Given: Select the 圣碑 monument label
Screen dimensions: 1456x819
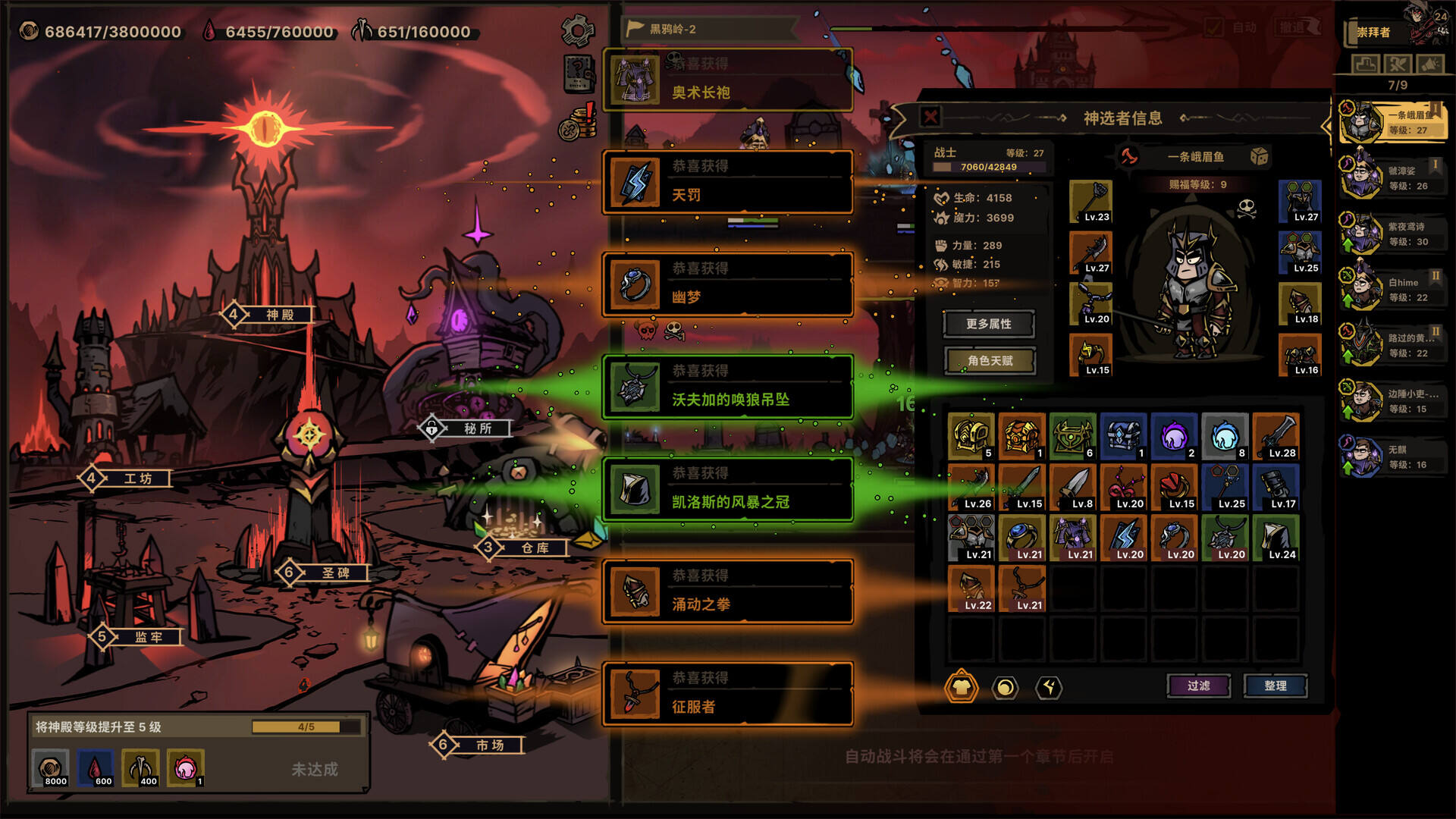Looking at the screenshot, I should pyautogui.click(x=334, y=573).
